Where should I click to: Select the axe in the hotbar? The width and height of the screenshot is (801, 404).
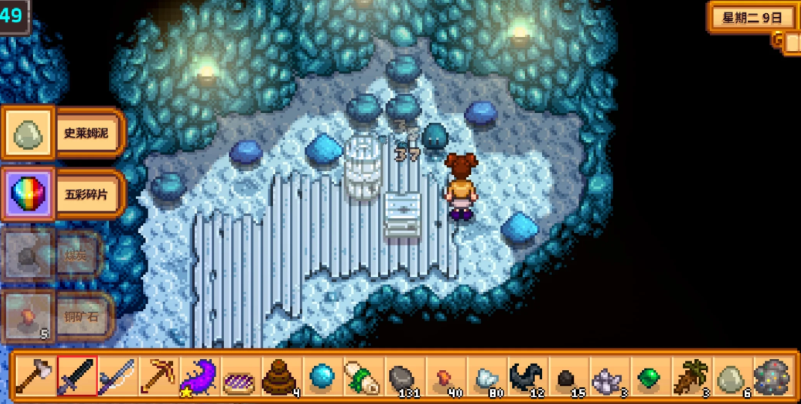[x=33, y=377]
